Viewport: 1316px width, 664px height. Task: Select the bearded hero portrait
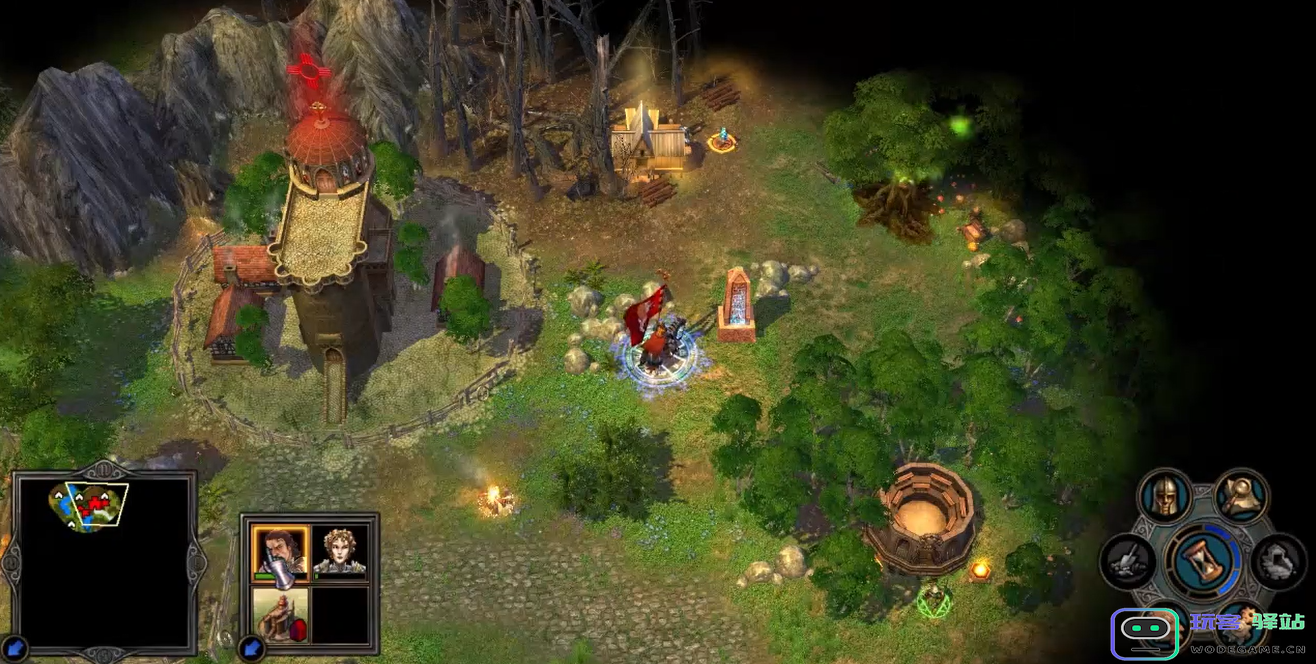280,552
